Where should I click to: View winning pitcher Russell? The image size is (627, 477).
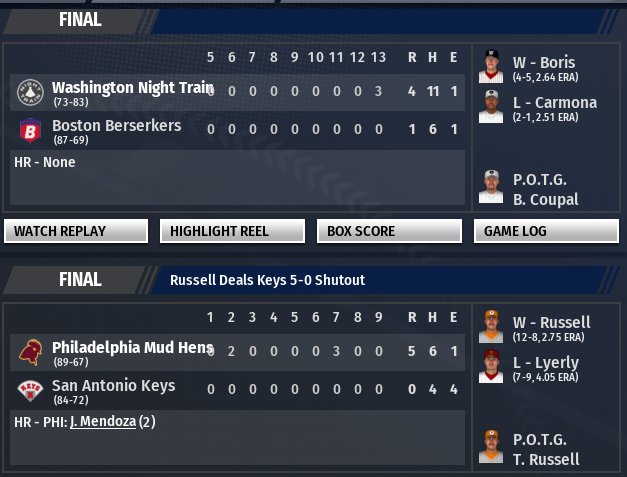pos(551,322)
